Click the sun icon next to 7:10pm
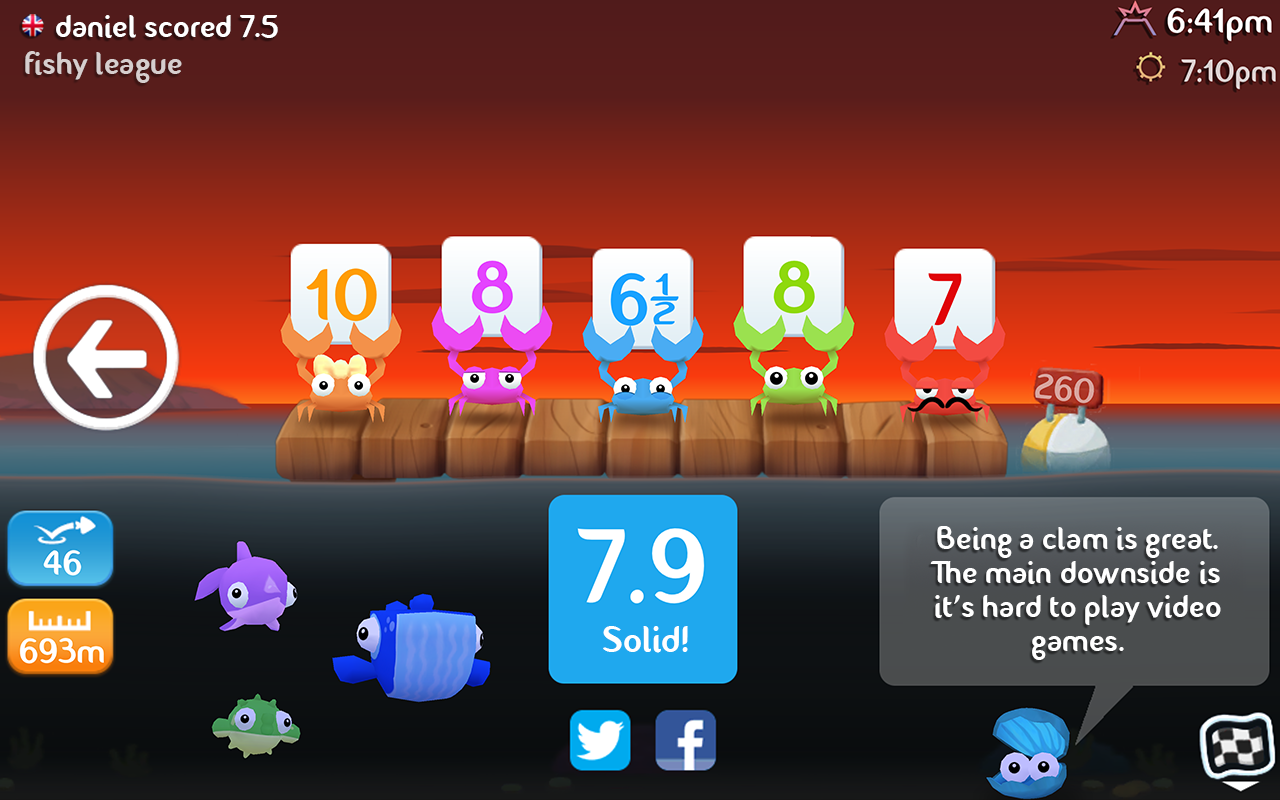 pos(1150,68)
